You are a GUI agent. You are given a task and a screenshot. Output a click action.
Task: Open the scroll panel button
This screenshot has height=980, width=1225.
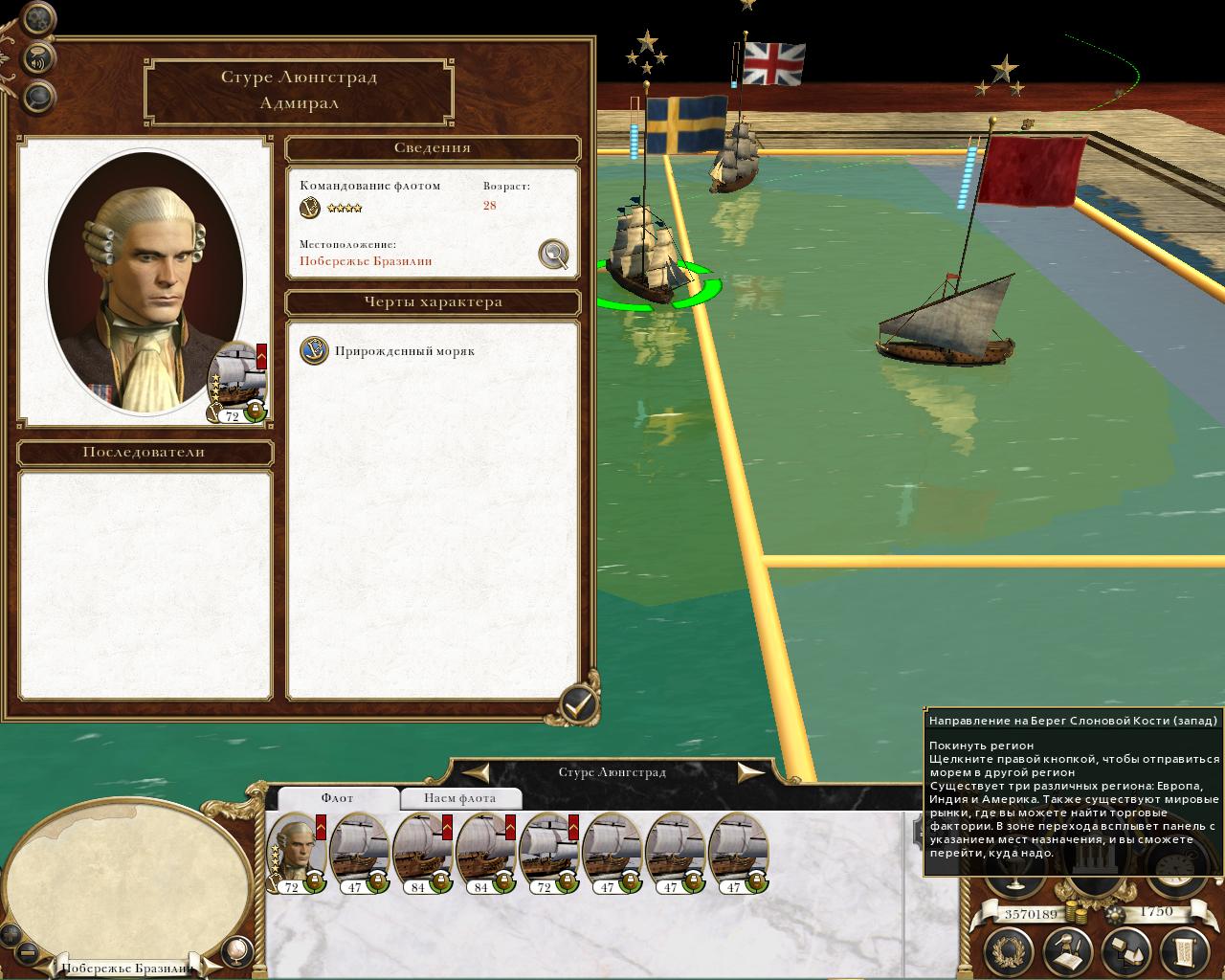(1183, 951)
